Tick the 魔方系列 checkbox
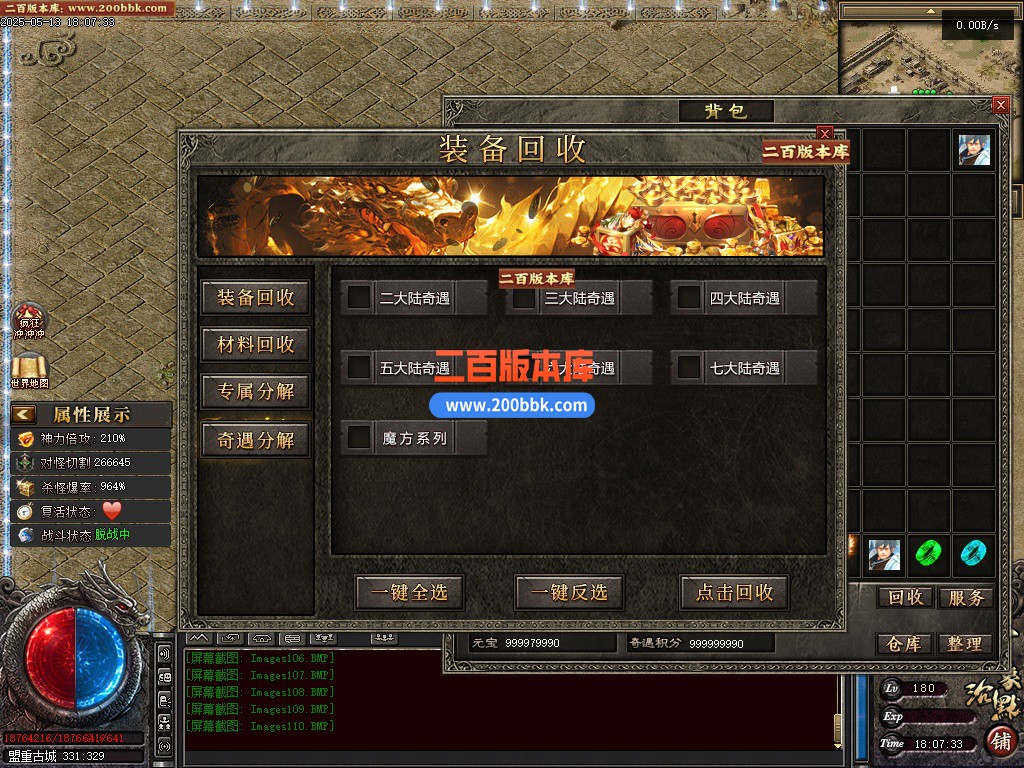The image size is (1024, 768). click(x=359, y=437)
